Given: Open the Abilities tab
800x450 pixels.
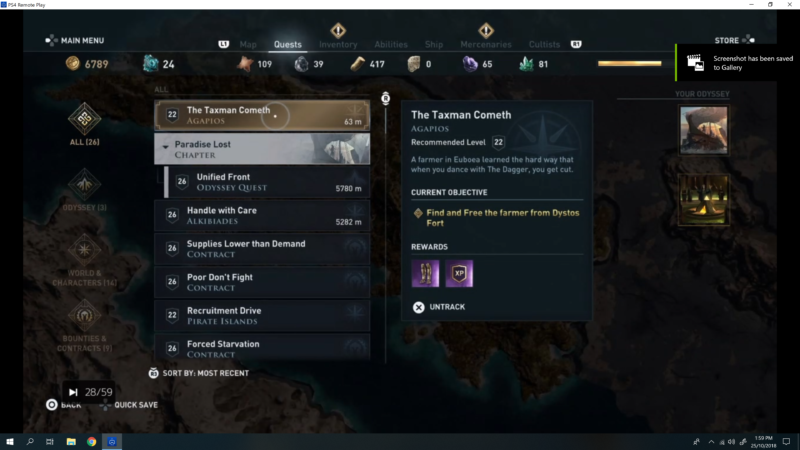Looking at the screenshot, I should tap(390, 44).
